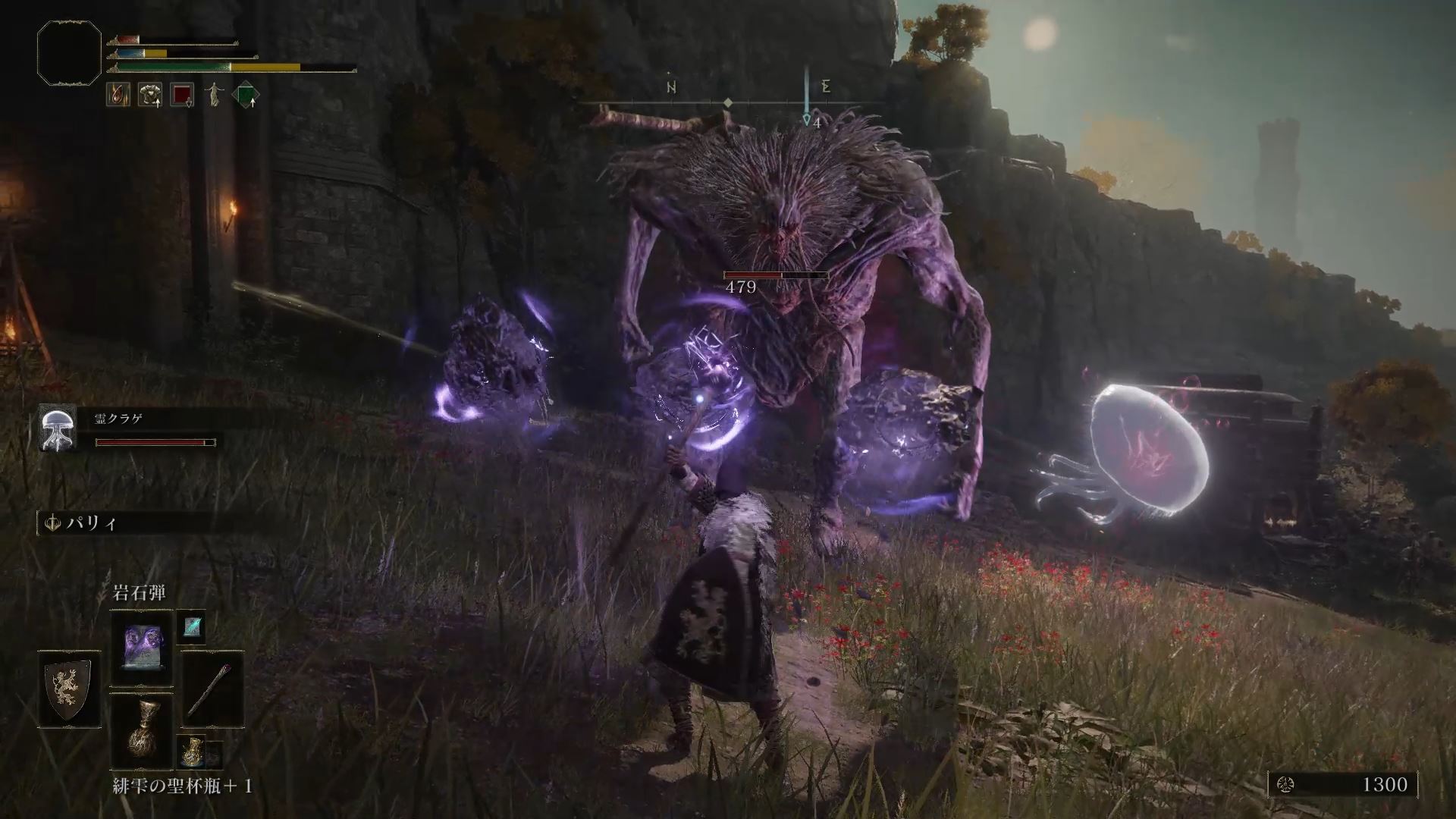Viewport: 1456px width, 819px height.
Task: Click the red square debuff icon
Action: point(182,95)
